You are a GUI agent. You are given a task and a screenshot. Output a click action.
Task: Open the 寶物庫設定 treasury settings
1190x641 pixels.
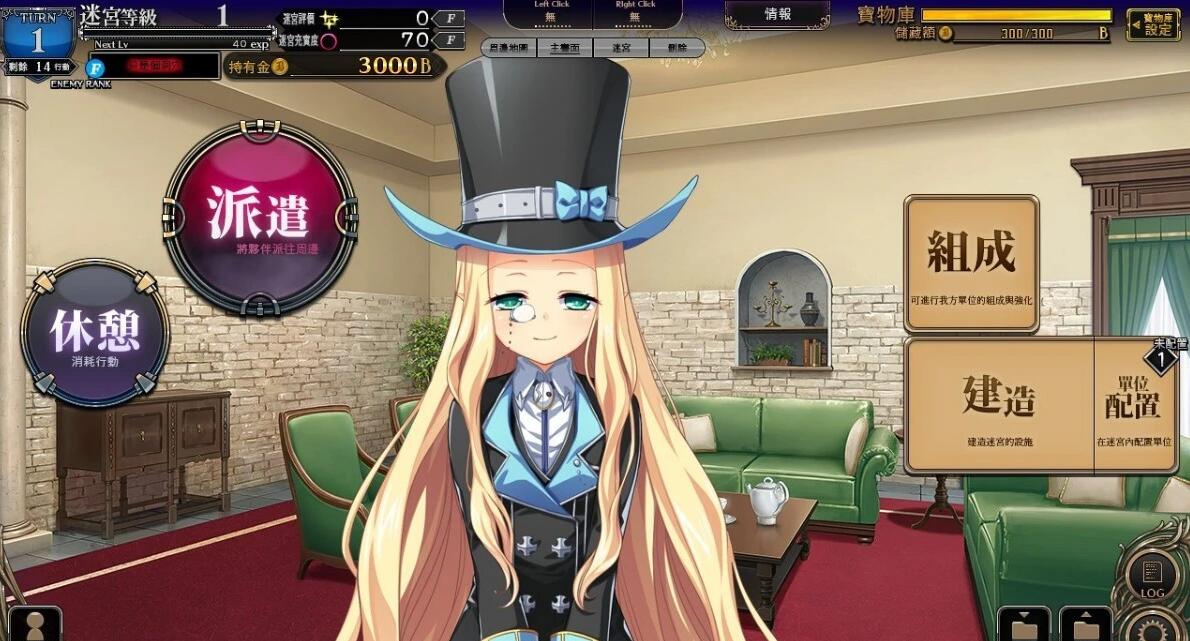pyautogui.click(x=1153, y=24)
